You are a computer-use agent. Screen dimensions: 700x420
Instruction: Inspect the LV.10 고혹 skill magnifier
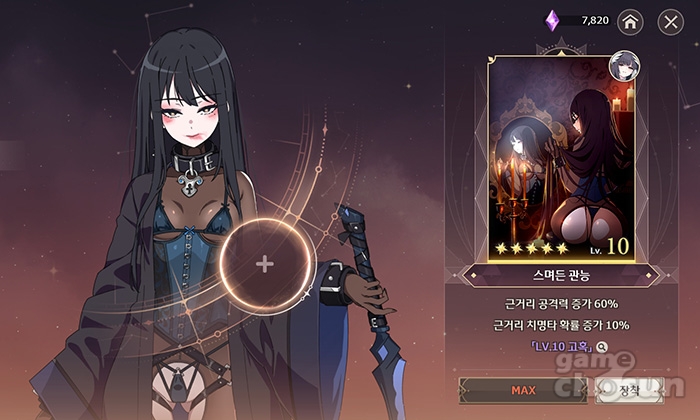coord(602,347)
